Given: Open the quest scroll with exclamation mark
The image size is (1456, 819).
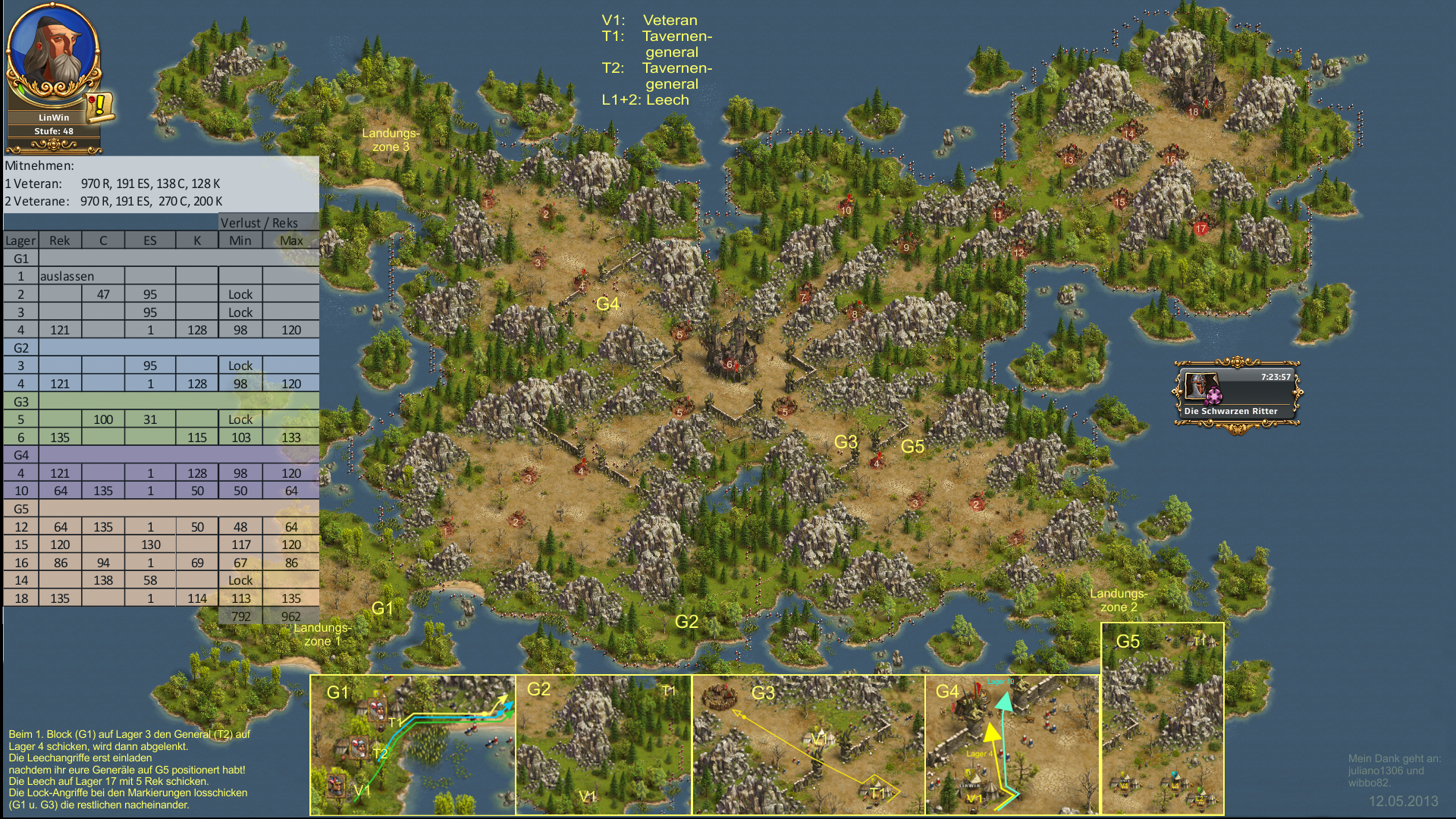Looking at the screenshot, I should click(99, 106).
